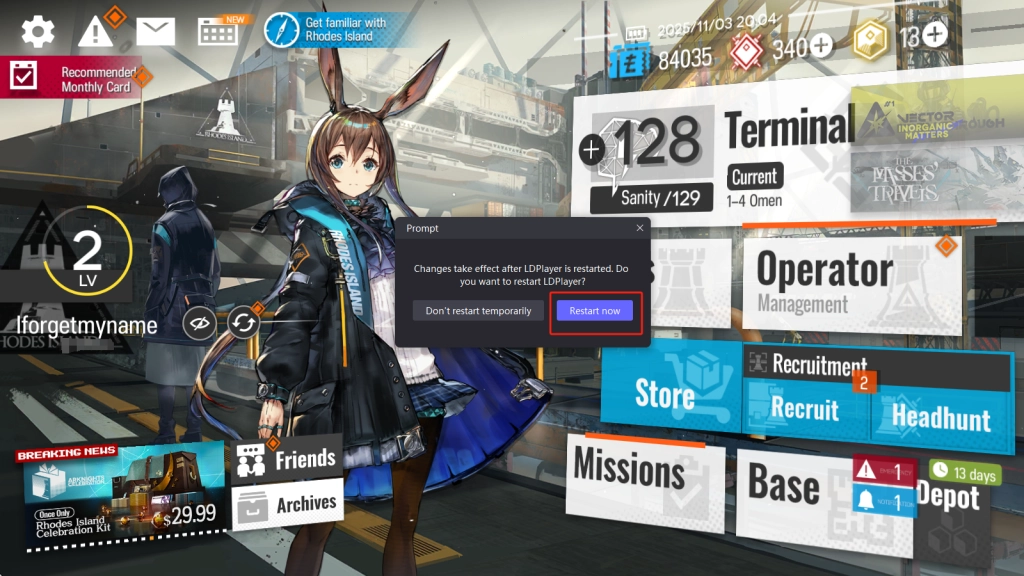Open the calendar event icon marked NEW
The height and width of the screenshot is (576, 1024).
point(217,31)
